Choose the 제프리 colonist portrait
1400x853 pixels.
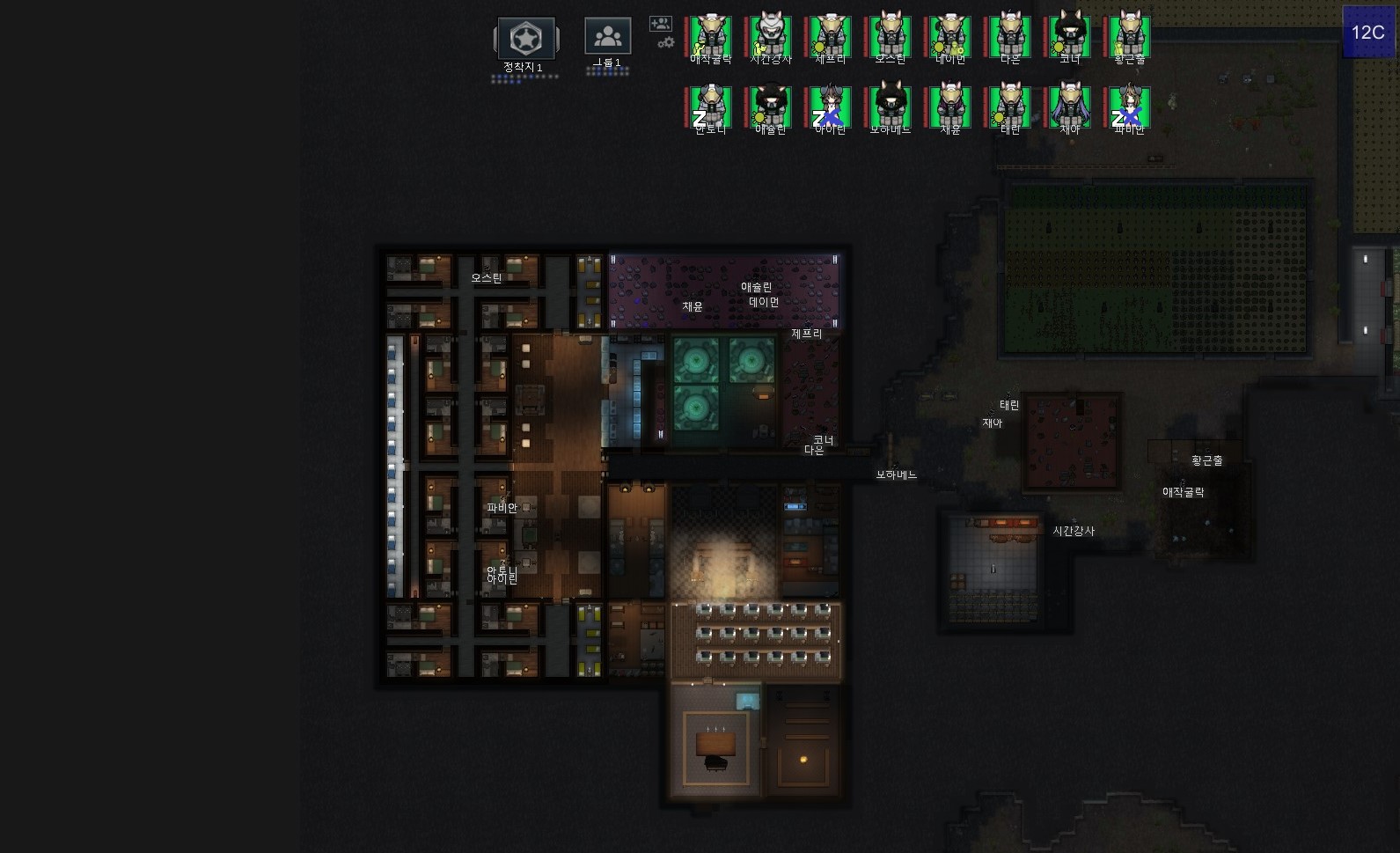[831, 37]
